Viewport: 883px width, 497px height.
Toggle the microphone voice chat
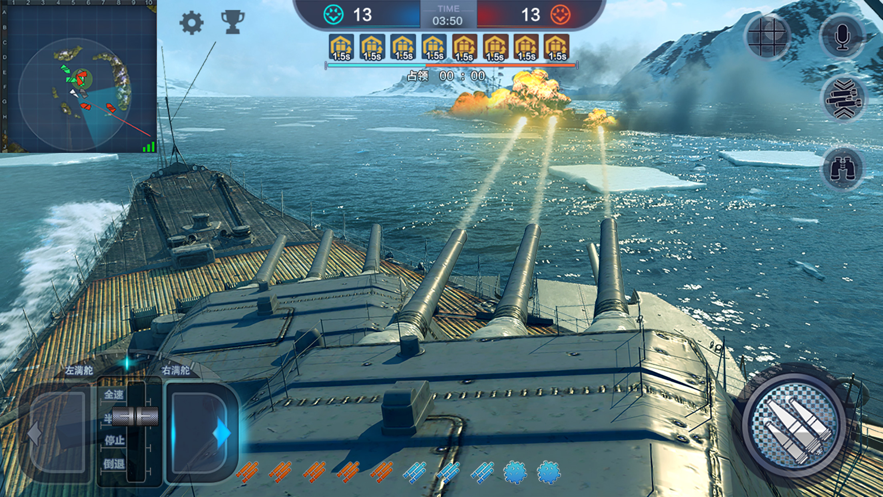[x=841, y=37]
